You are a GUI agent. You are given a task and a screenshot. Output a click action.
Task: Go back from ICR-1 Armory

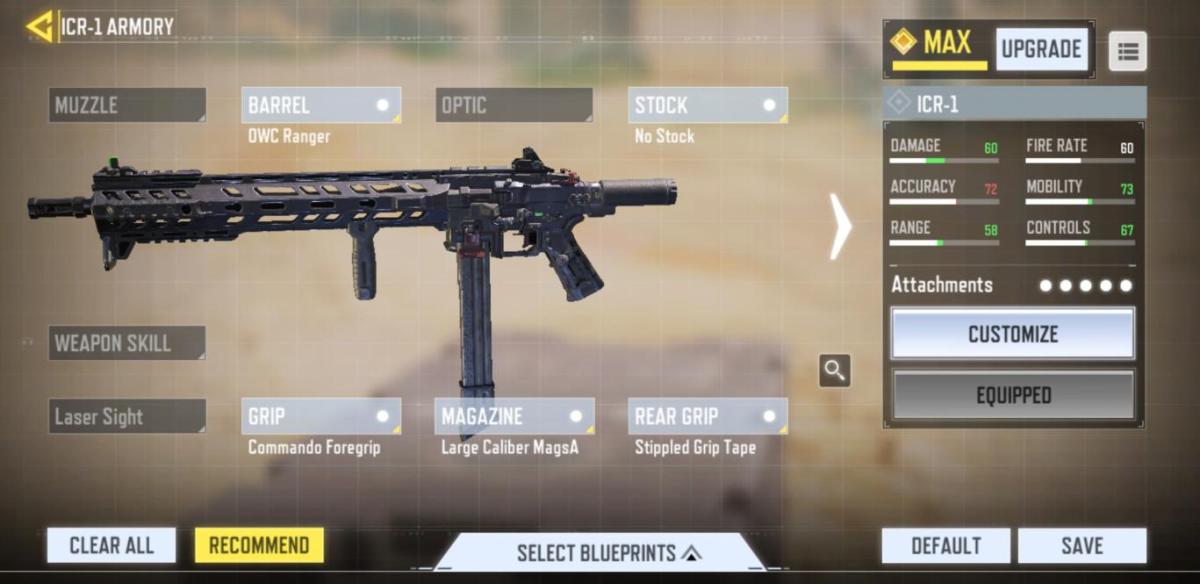click(40, 27)
